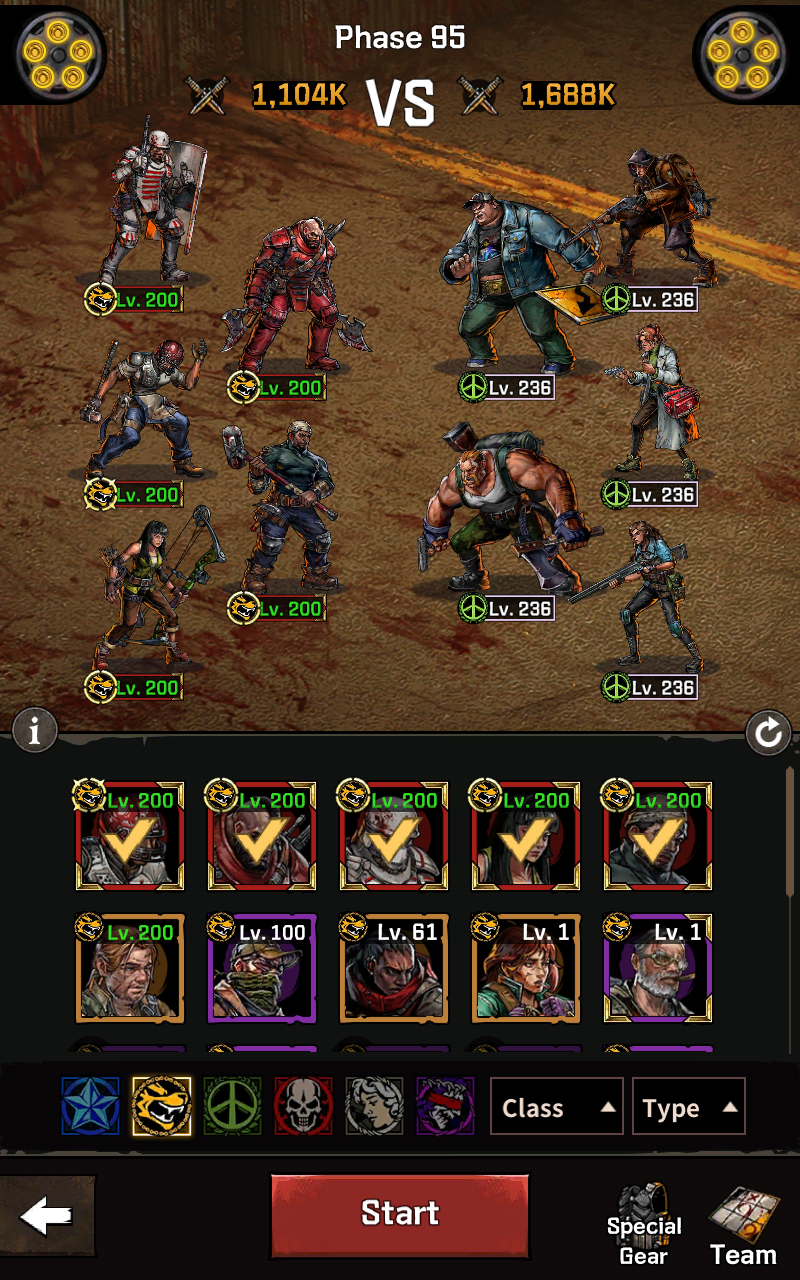This screenshot has width=800, height=1280.
Task: Filter heroes by the green peace faction
Action: pyautogui.click(x=233, y=1106)
